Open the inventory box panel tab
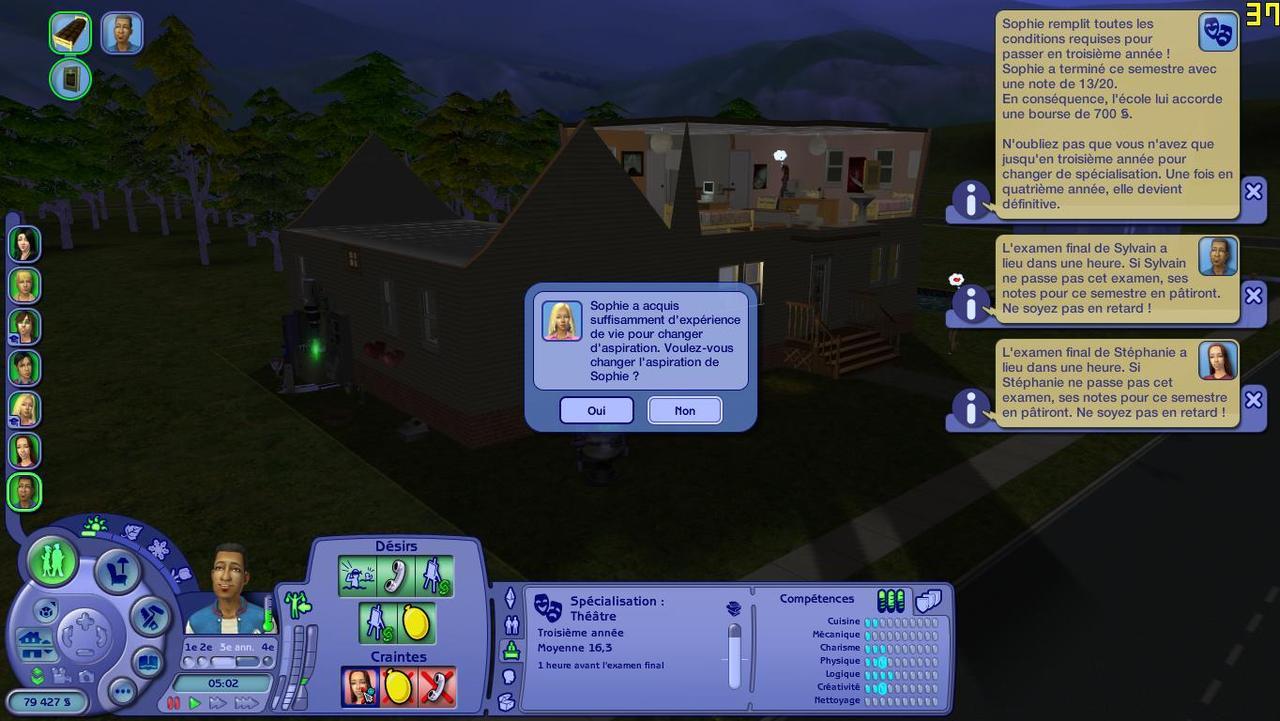The height and width of the screenshot is (721, 1280). (507, 702)
